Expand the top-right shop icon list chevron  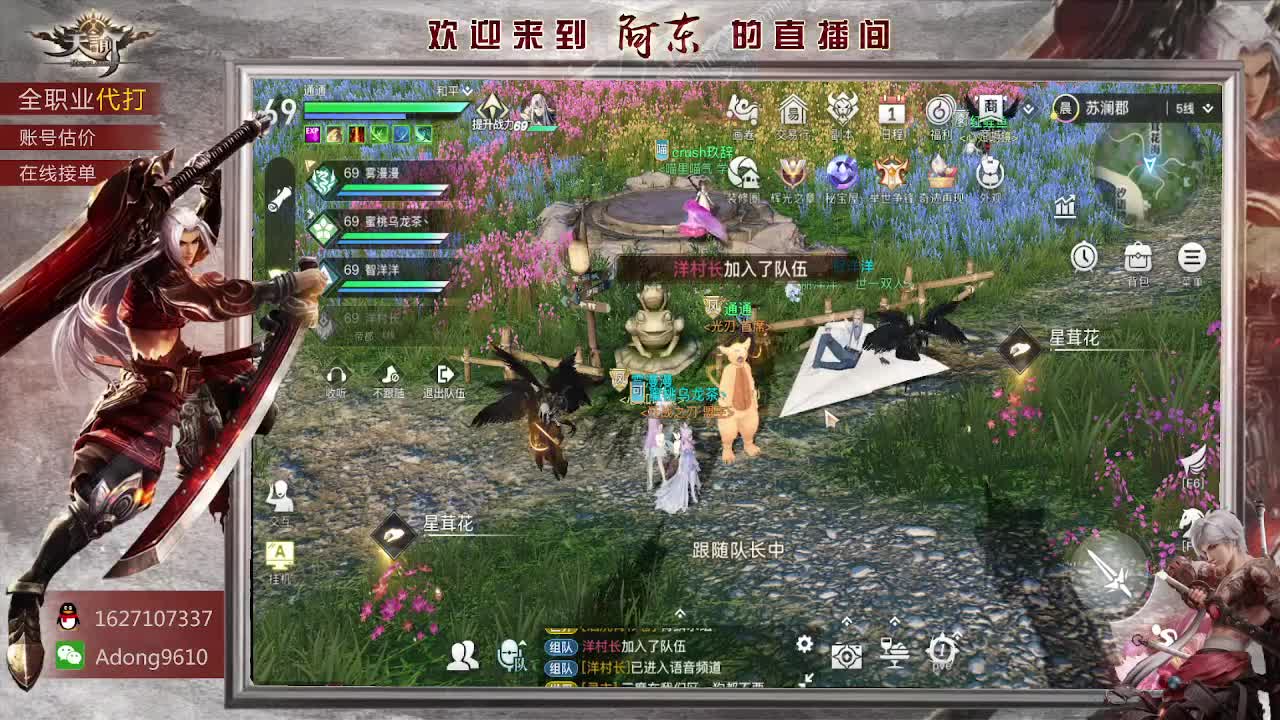pos(1029,108)
